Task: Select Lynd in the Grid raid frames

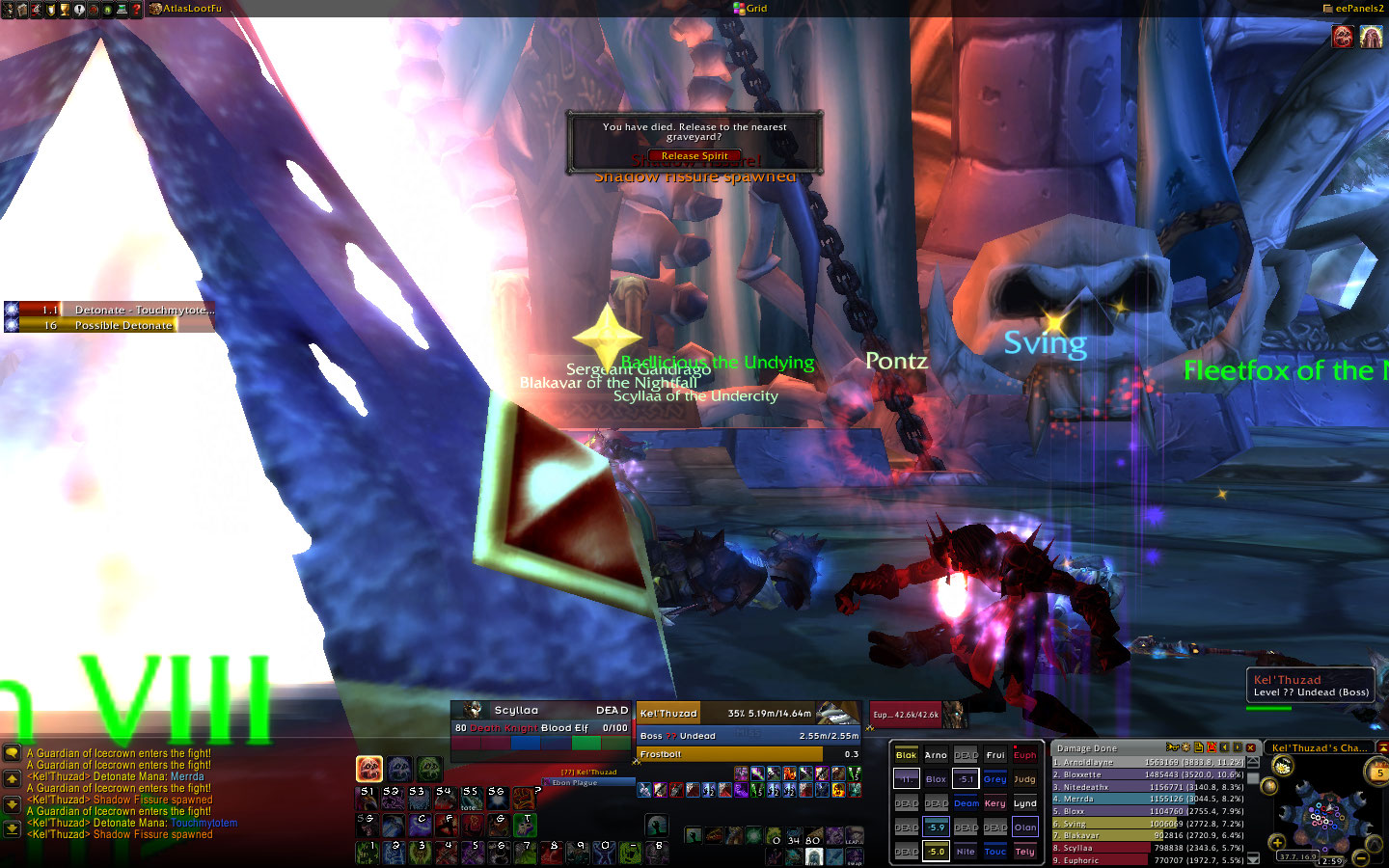Action: click(1024, 803)
